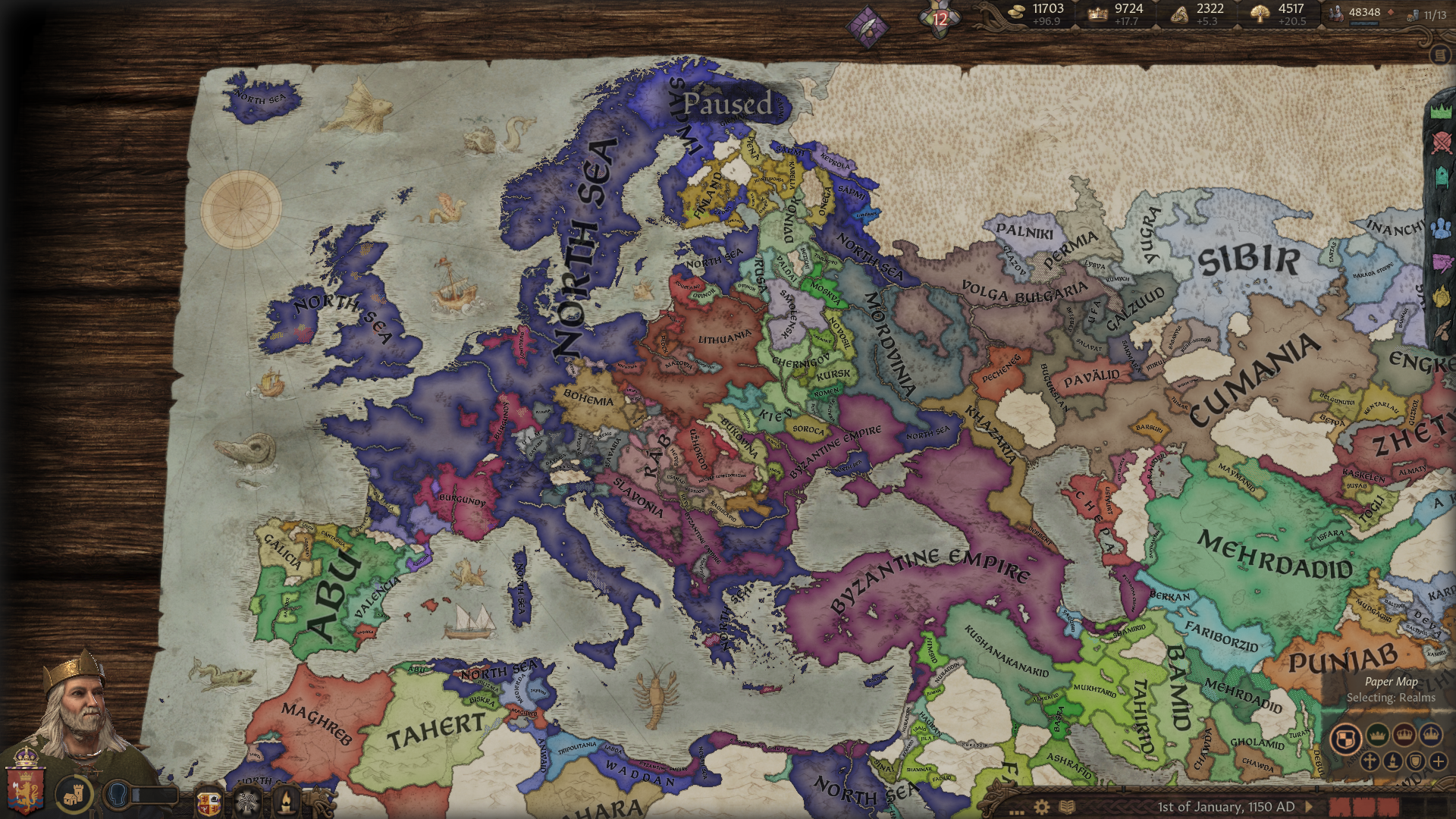Open the faith panel candle icon
Viewport: 1456px width, 819px height.
tap(287, 799)
